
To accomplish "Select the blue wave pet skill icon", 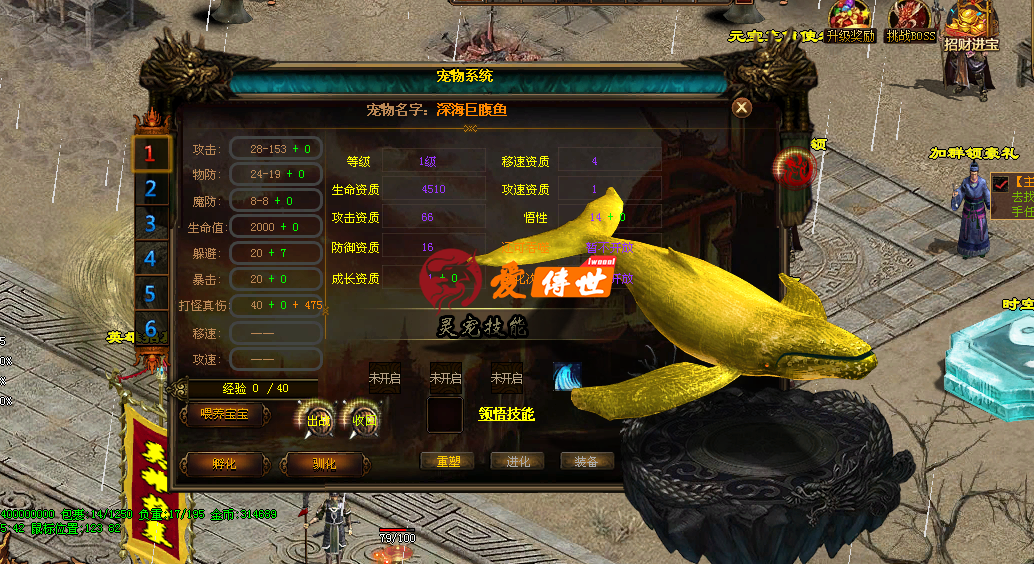I will pyautogui.click(x=568, y=376).
